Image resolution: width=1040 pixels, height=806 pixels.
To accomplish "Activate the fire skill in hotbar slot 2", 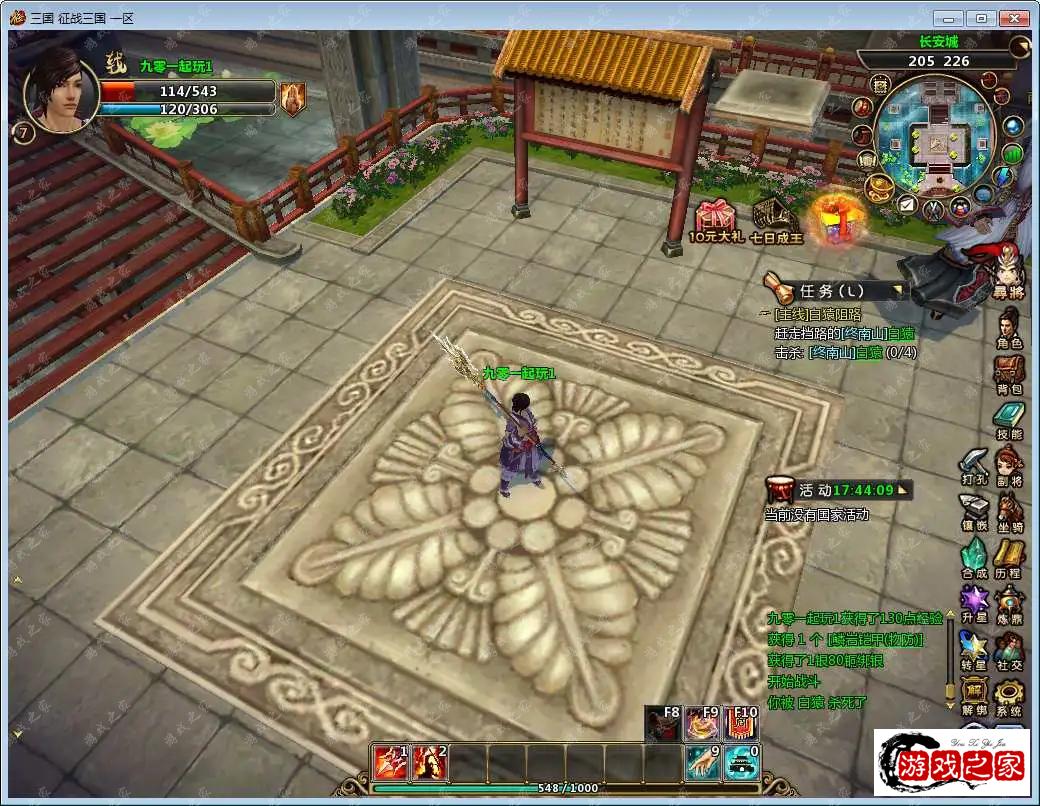I will click(428, 764).
